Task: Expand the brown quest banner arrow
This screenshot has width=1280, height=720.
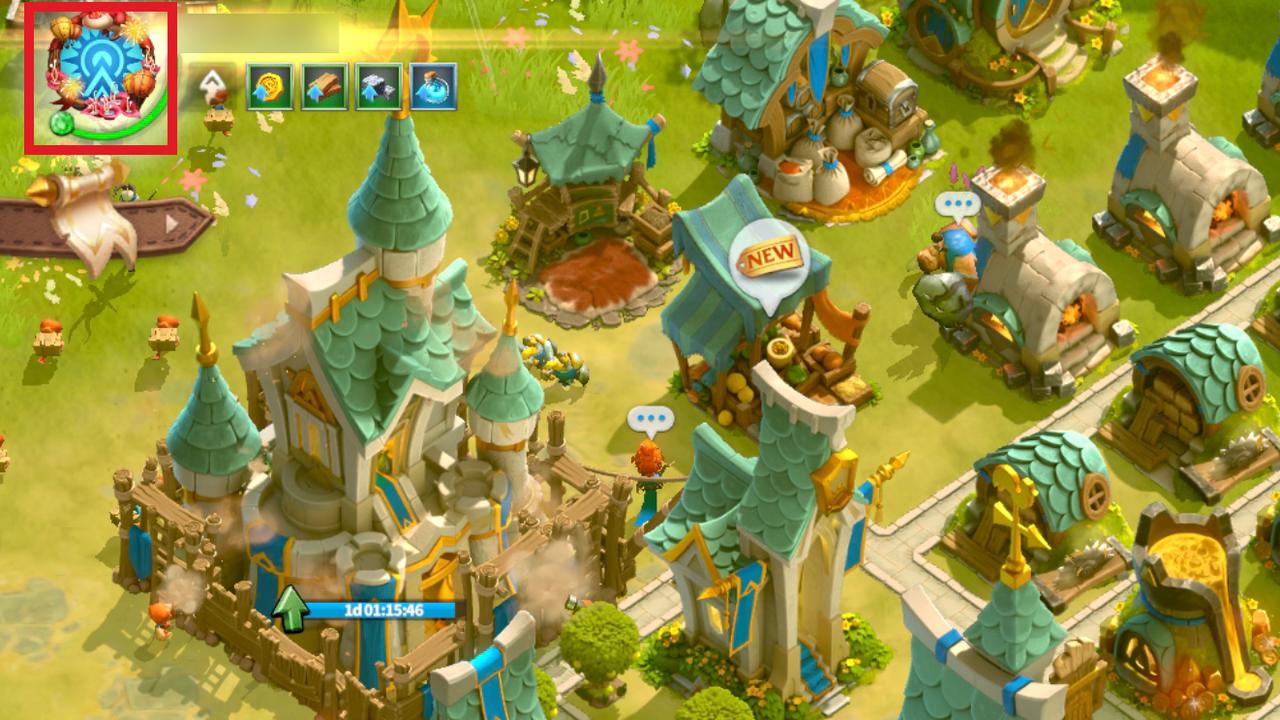Action: (x=172, y=224)
